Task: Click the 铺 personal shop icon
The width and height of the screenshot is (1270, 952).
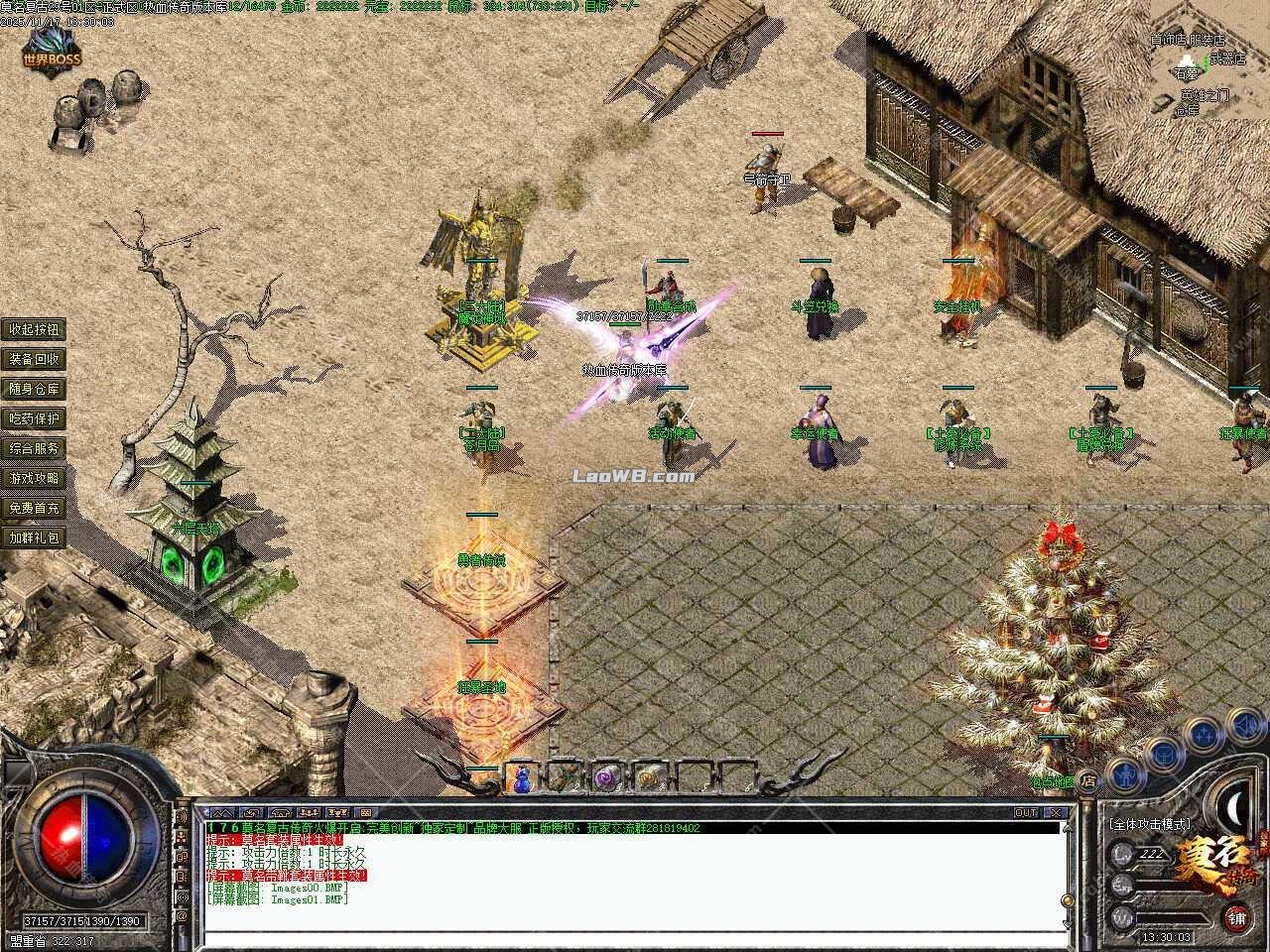Action: pos(1236,917)
